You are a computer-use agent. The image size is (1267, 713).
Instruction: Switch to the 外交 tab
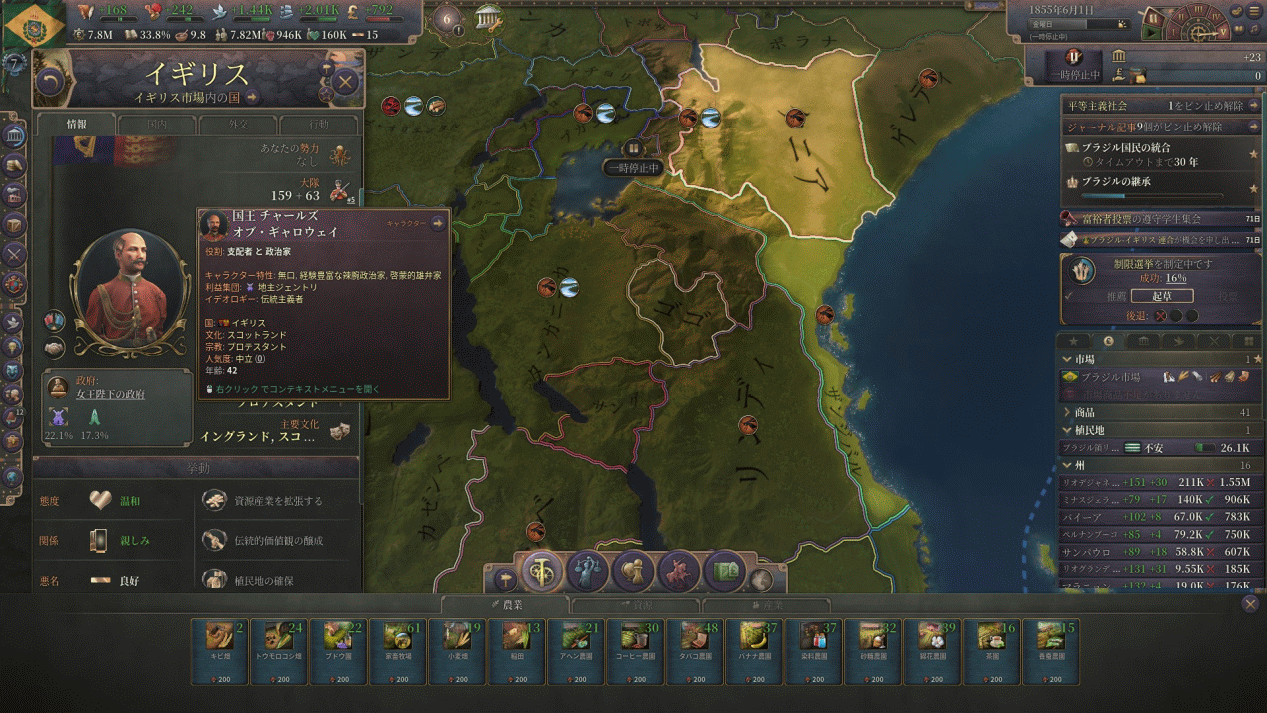[237, 125]
